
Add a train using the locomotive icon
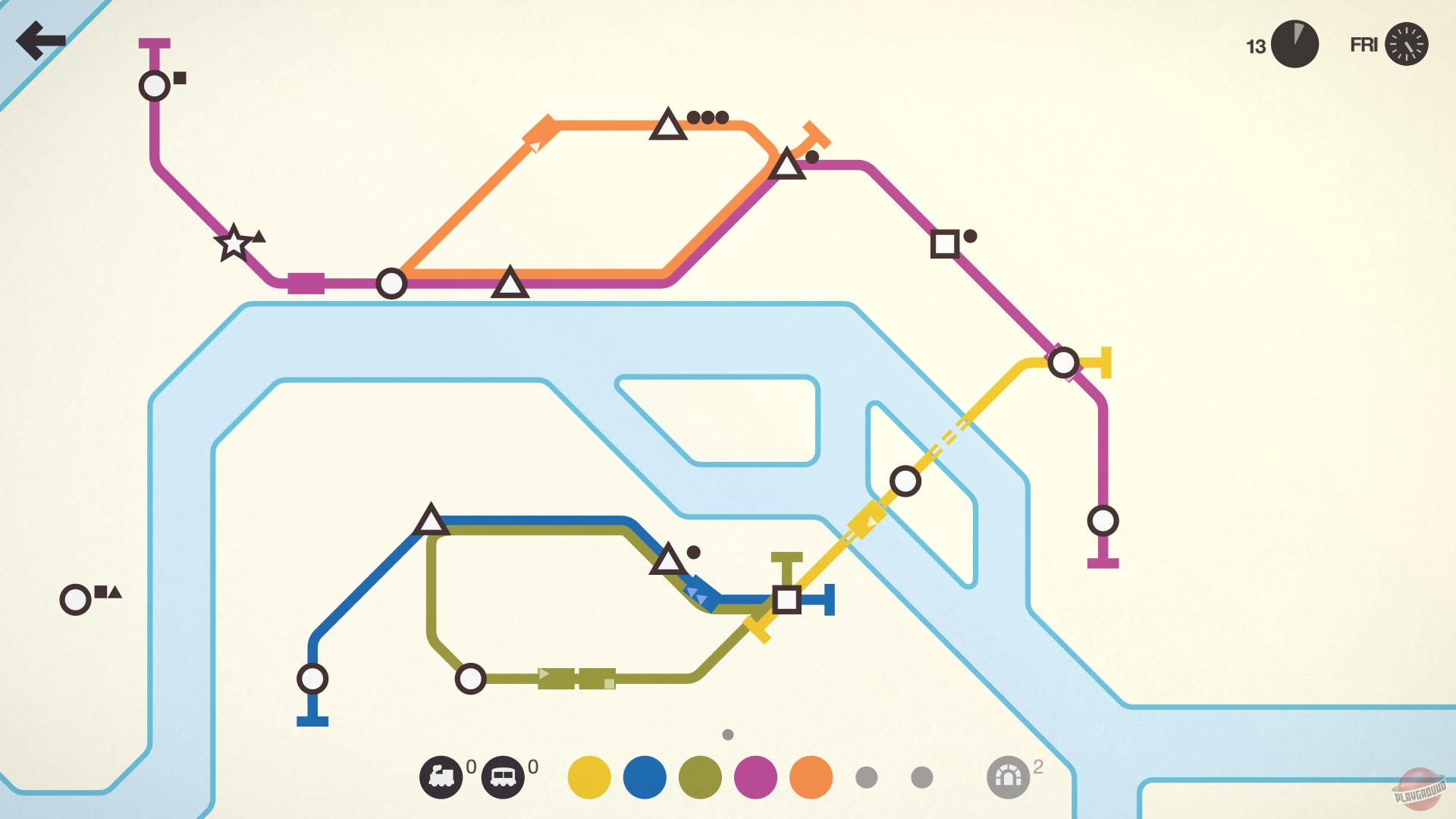point(442,776)
